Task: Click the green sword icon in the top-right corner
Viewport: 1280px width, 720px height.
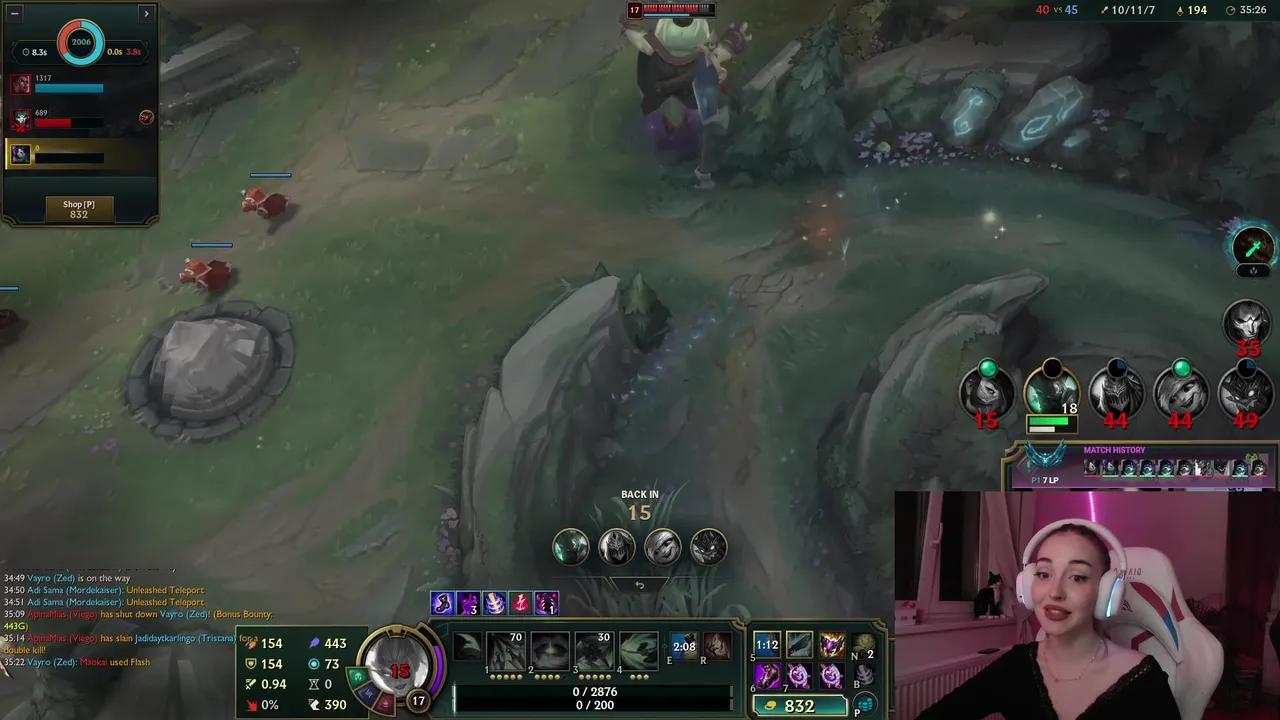Action: pos(1254,246)
